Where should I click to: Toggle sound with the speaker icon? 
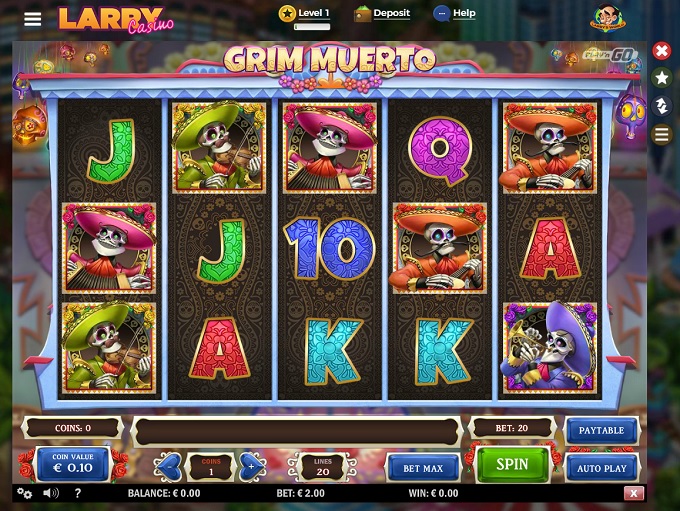coord(51,493)
